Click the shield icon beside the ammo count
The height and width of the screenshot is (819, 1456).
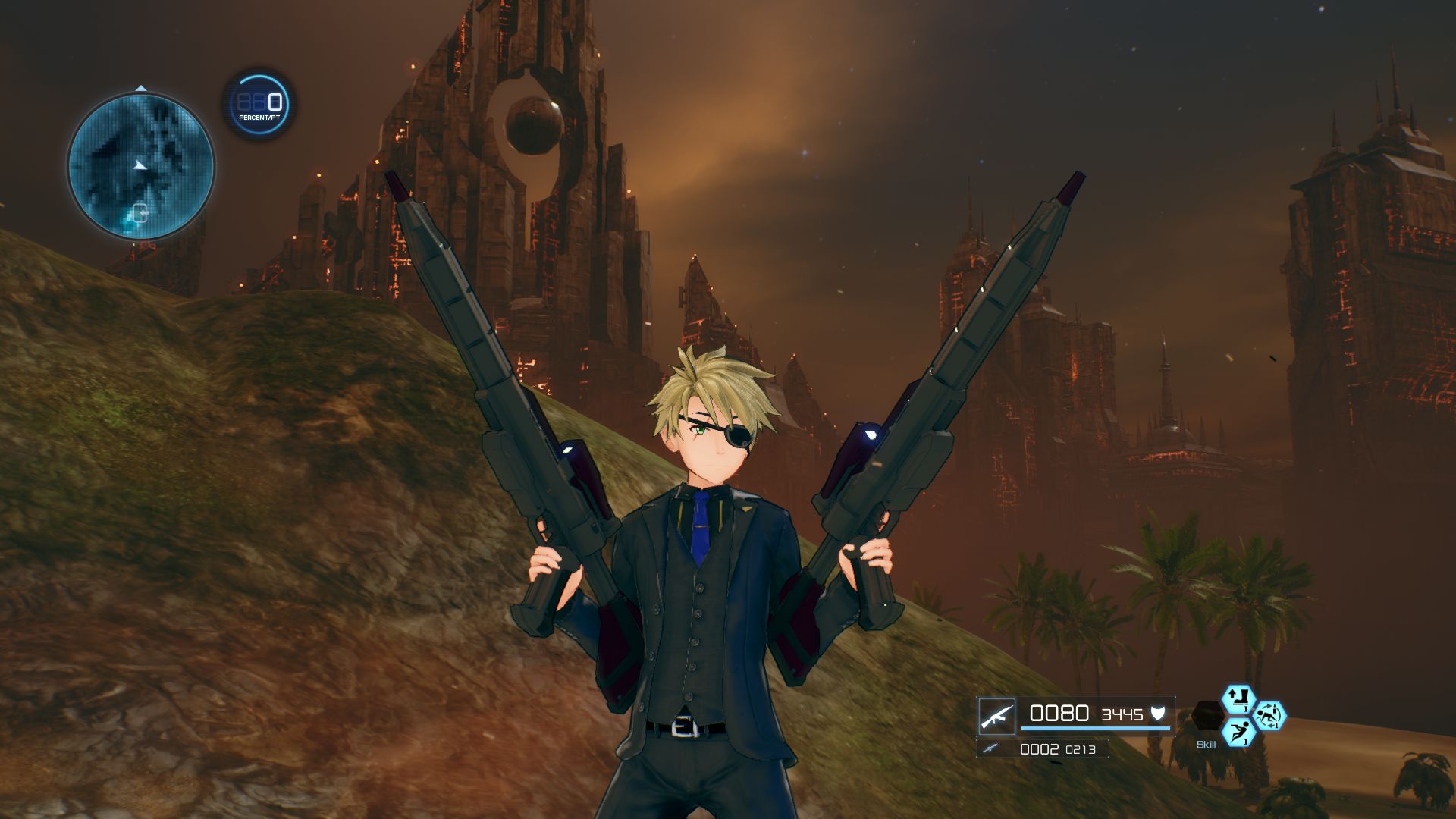(x=1158, y=714)
